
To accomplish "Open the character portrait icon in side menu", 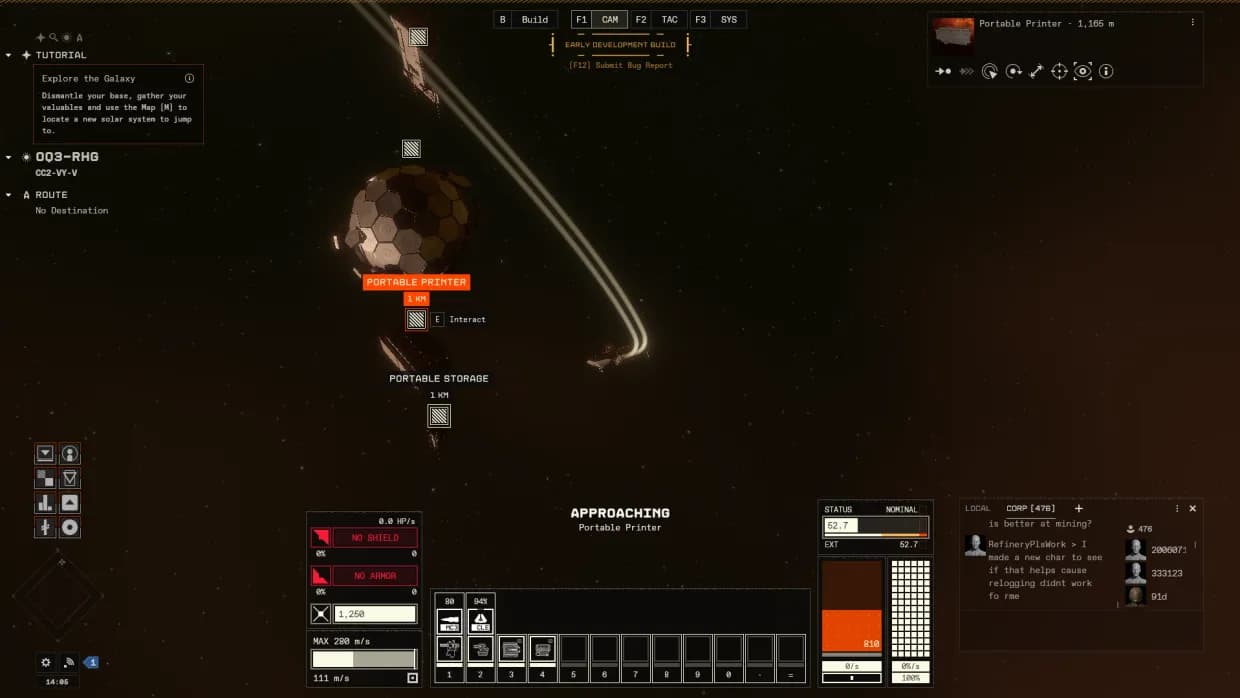I will [70, 454].
